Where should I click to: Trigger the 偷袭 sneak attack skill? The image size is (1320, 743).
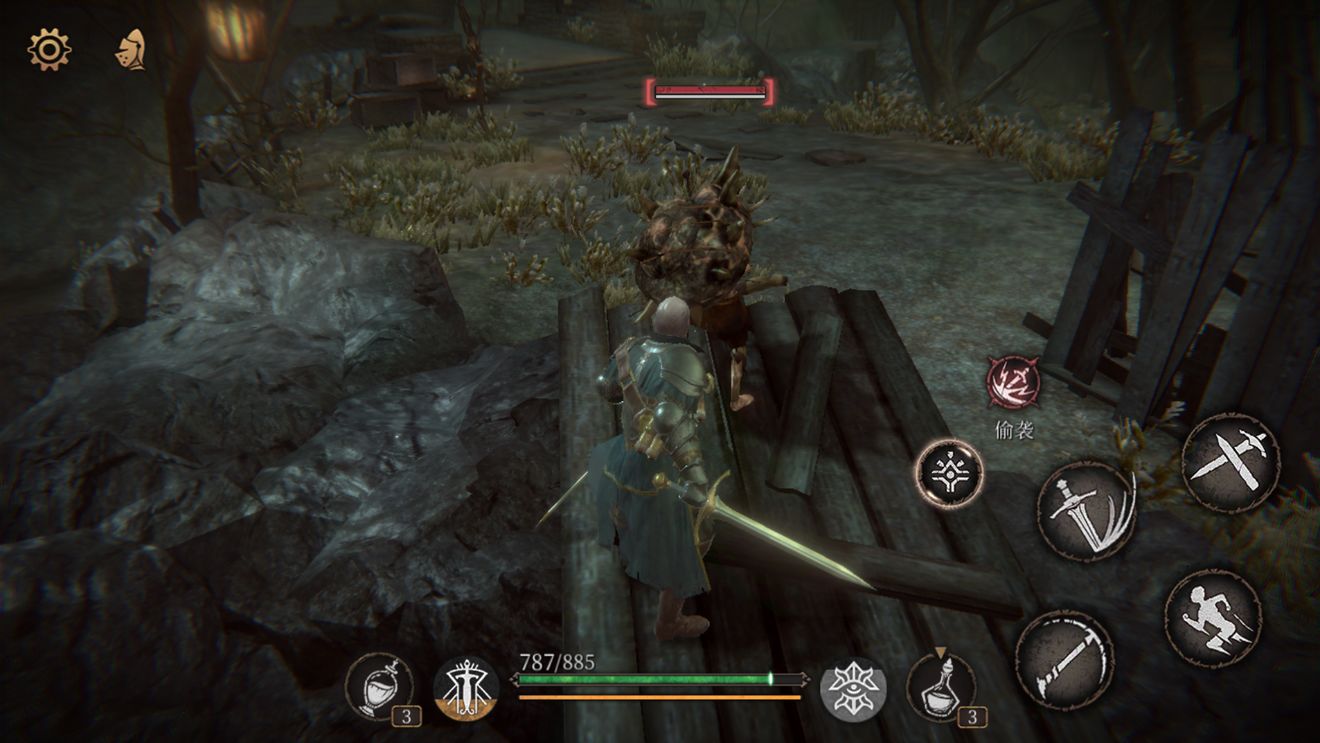1013,383
